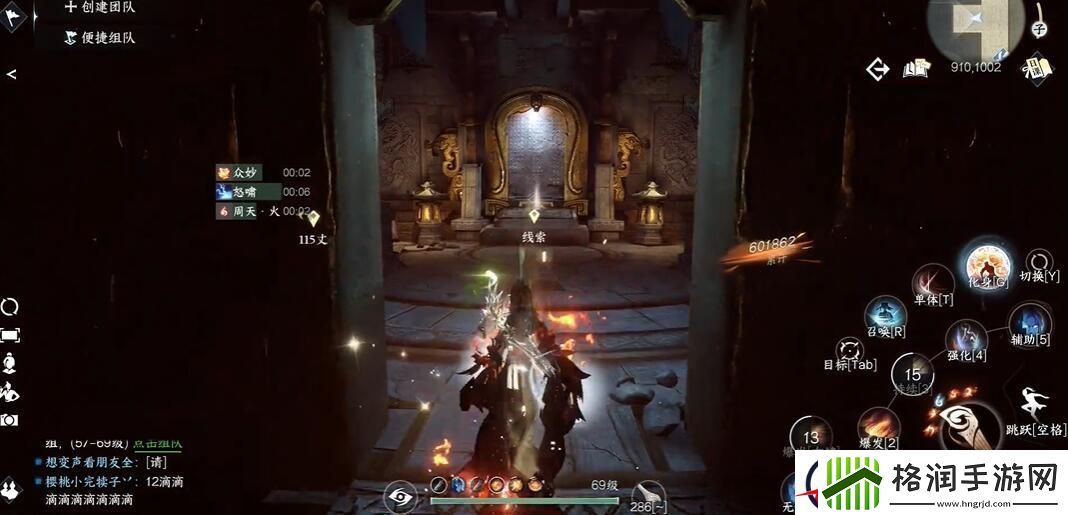Open 便捷组队 quick team matching
This screenshot has height=515, width=1068.
(100, 37)
